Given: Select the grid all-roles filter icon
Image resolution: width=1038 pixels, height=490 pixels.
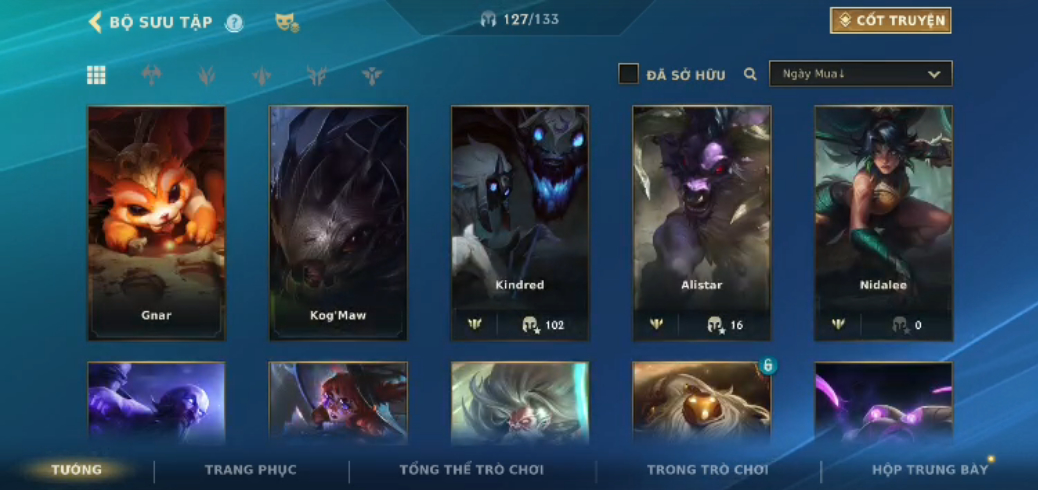Looking at the screenshot, I should pyautogui.click(x=96, y=75).
